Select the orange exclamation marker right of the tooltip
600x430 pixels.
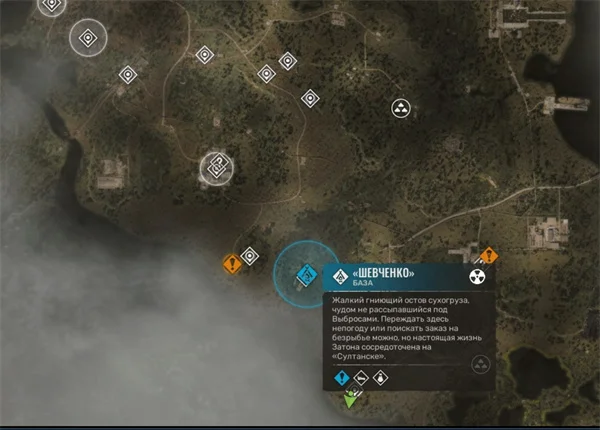[489, 255]
